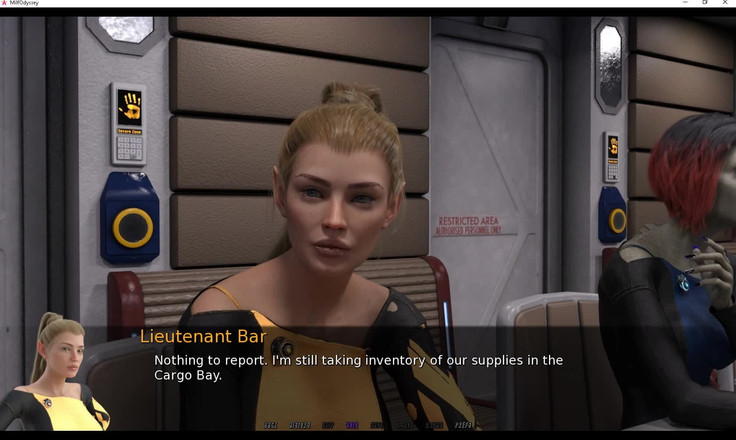This screenshot has width=736, height=440.
Task: Toggle Auto-advance dialogue mode
Action: point(352,425)
